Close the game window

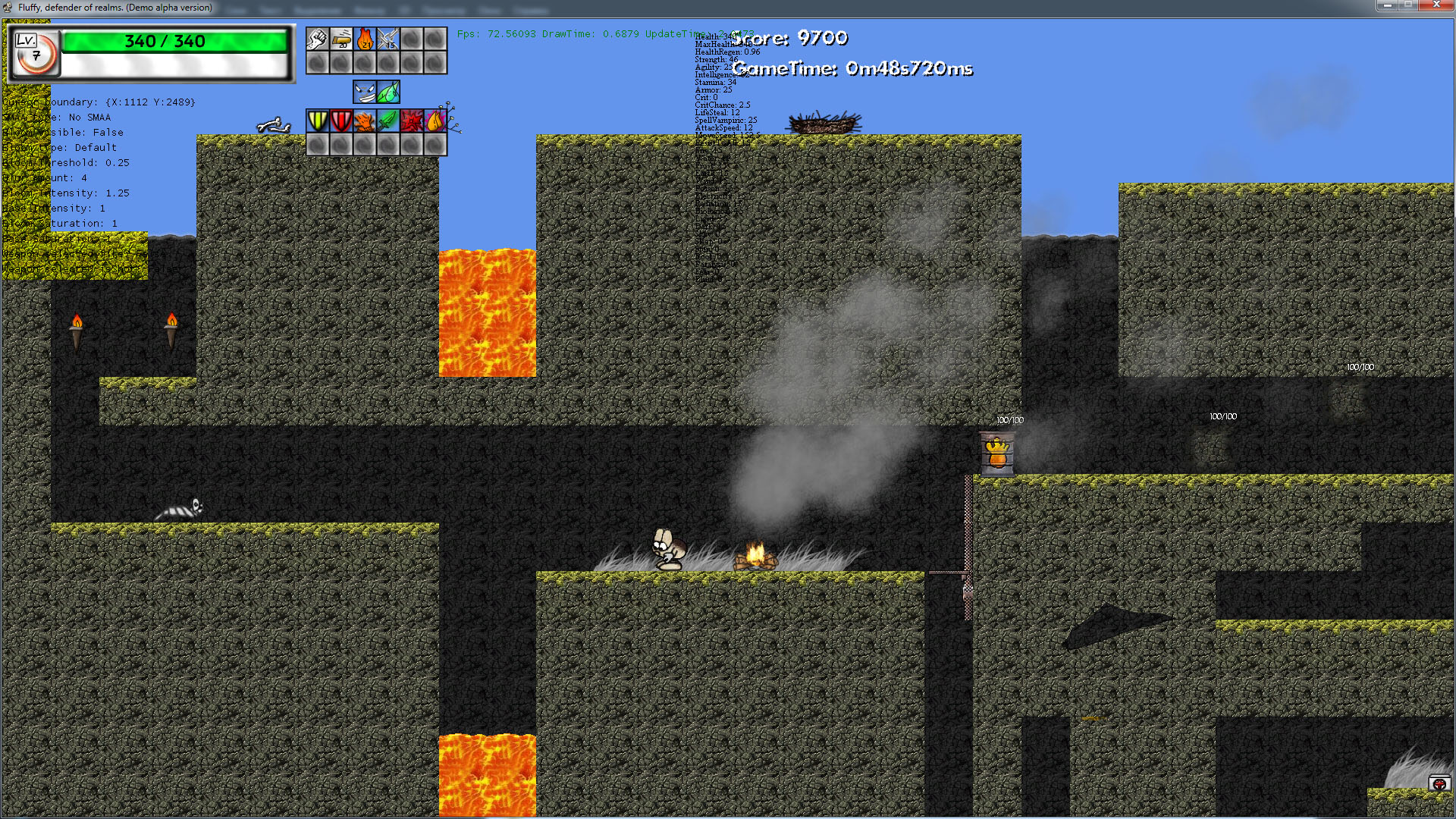[x=1436, y=5]
